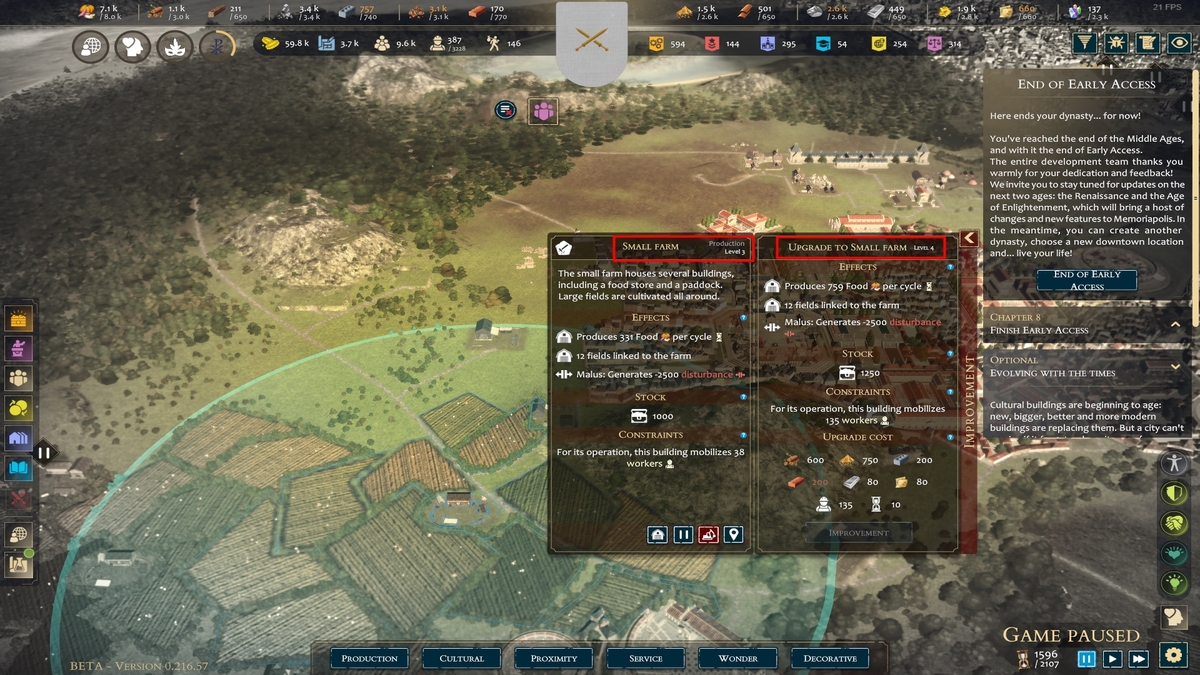Click the End of Early Access button
Image resolution: width=1200 pixels, height=675 pixels.
pos(1086,280)
